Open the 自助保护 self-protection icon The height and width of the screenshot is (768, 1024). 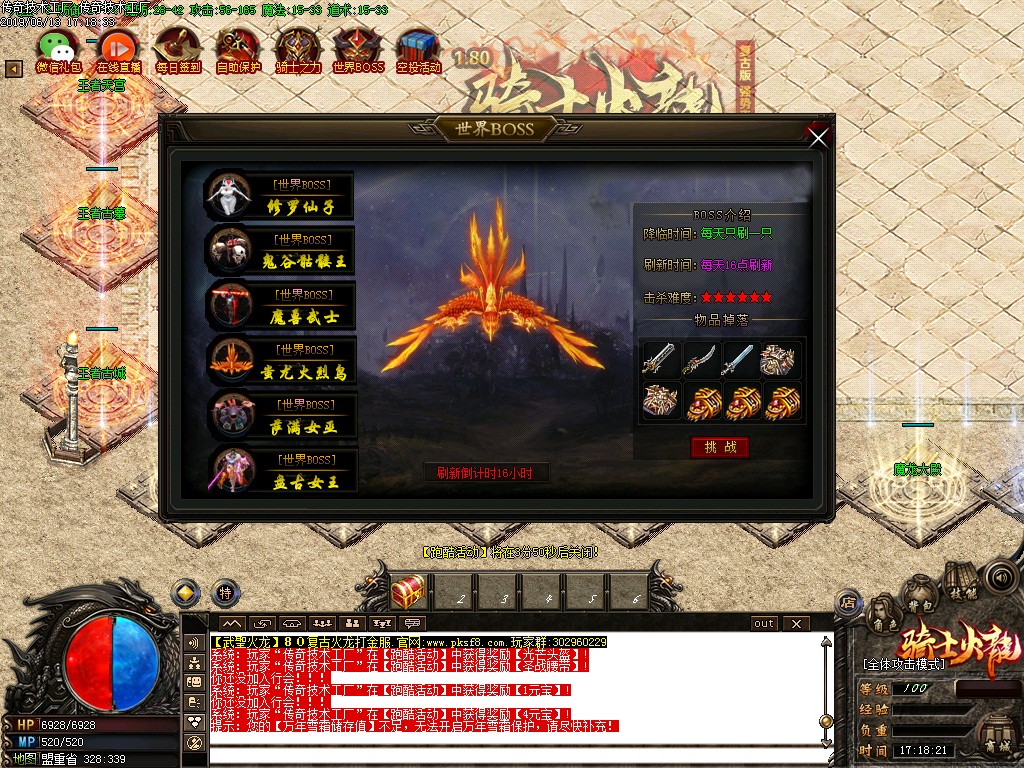(238, 50)
